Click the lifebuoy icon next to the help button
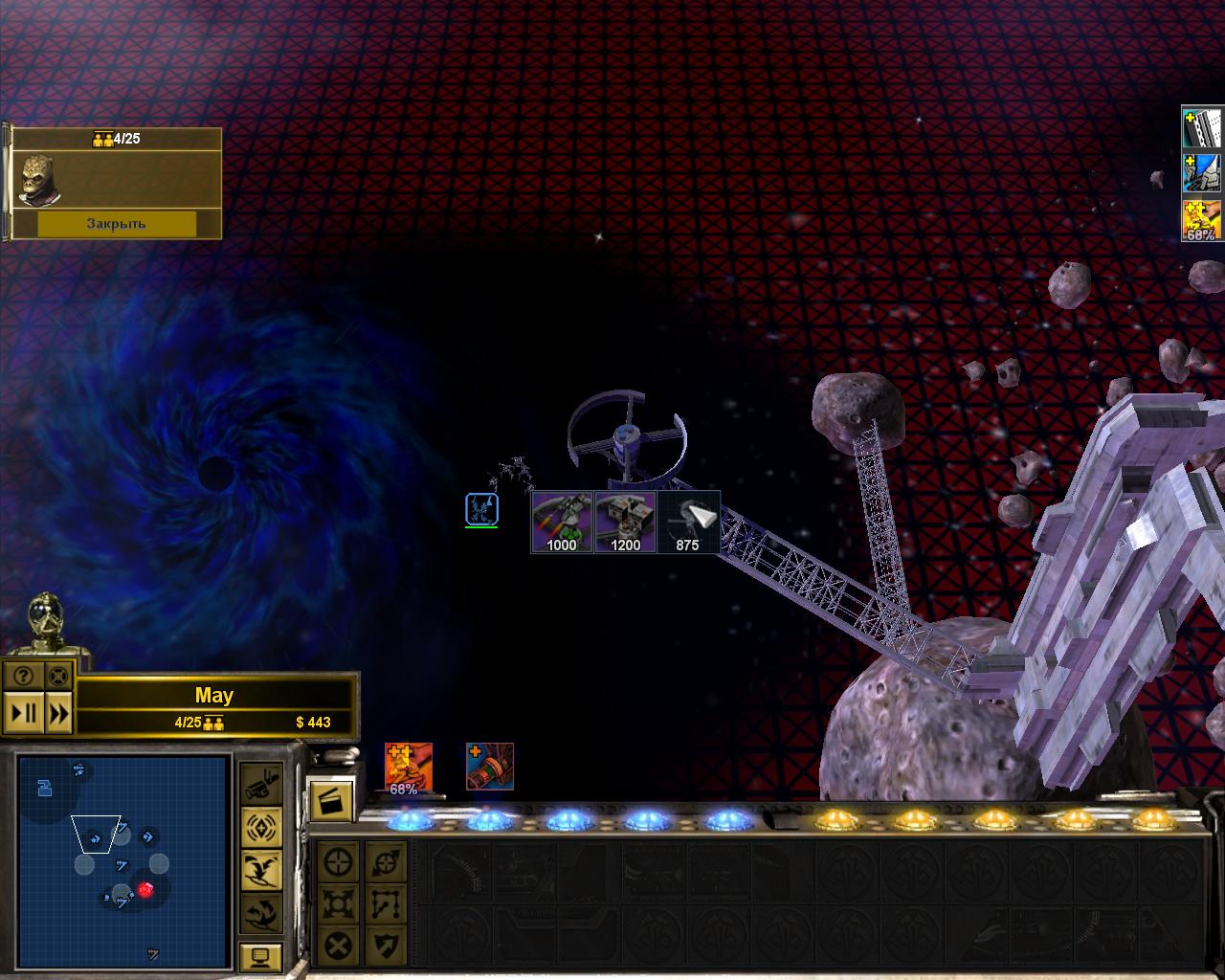Screen dimensions: 1225x980 click(x=58, y=677)
